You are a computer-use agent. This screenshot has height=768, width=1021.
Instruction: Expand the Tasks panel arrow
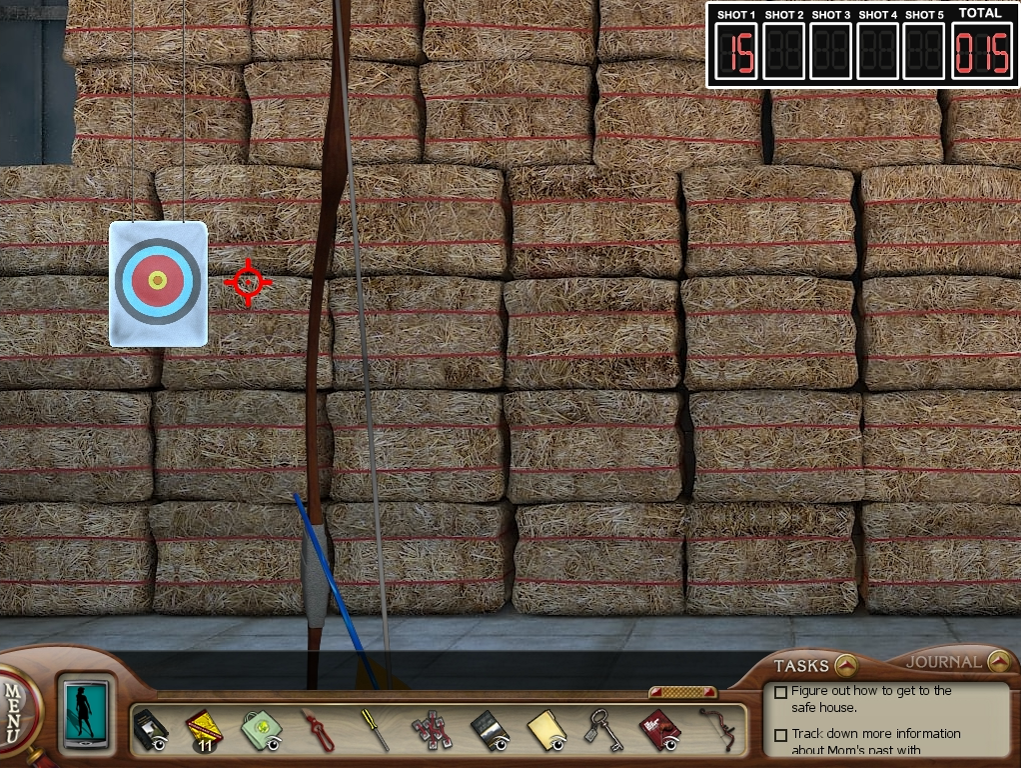pyautogui.click(x=846, y=665)
